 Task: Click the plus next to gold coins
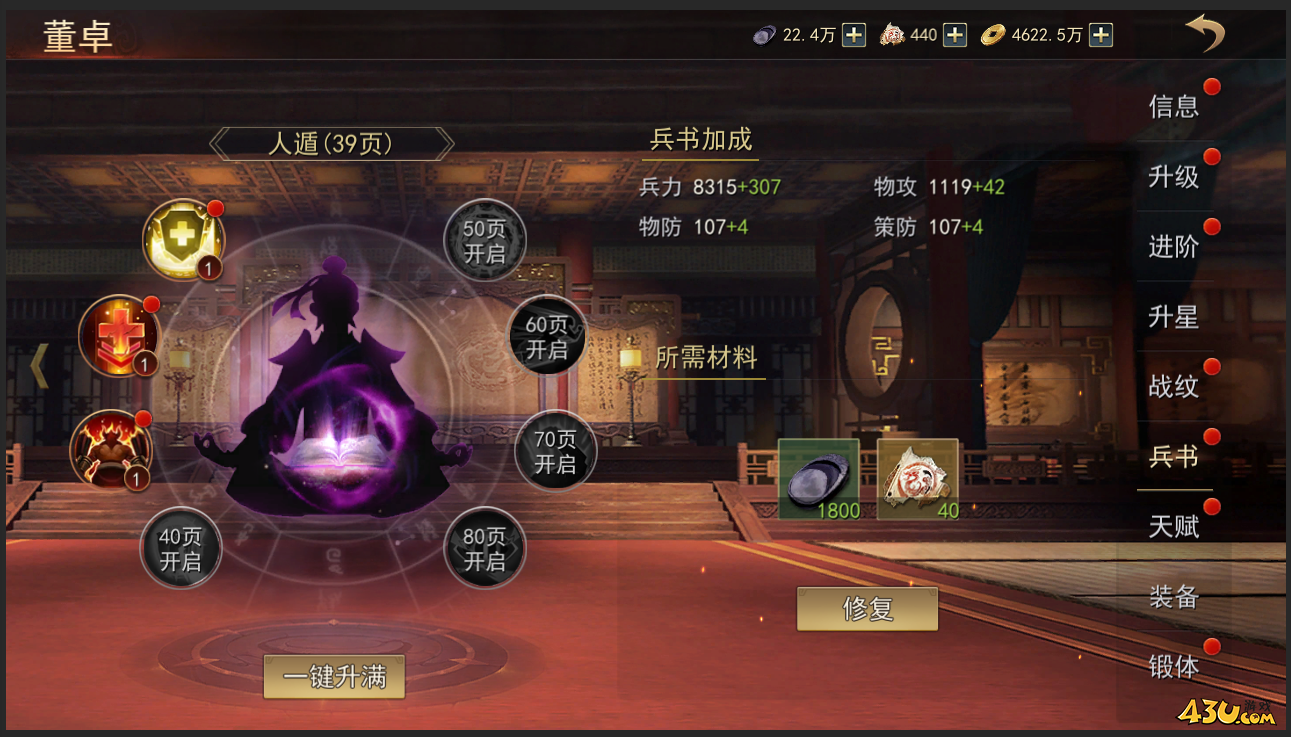pyautogui.click(x=1098, y=34)
